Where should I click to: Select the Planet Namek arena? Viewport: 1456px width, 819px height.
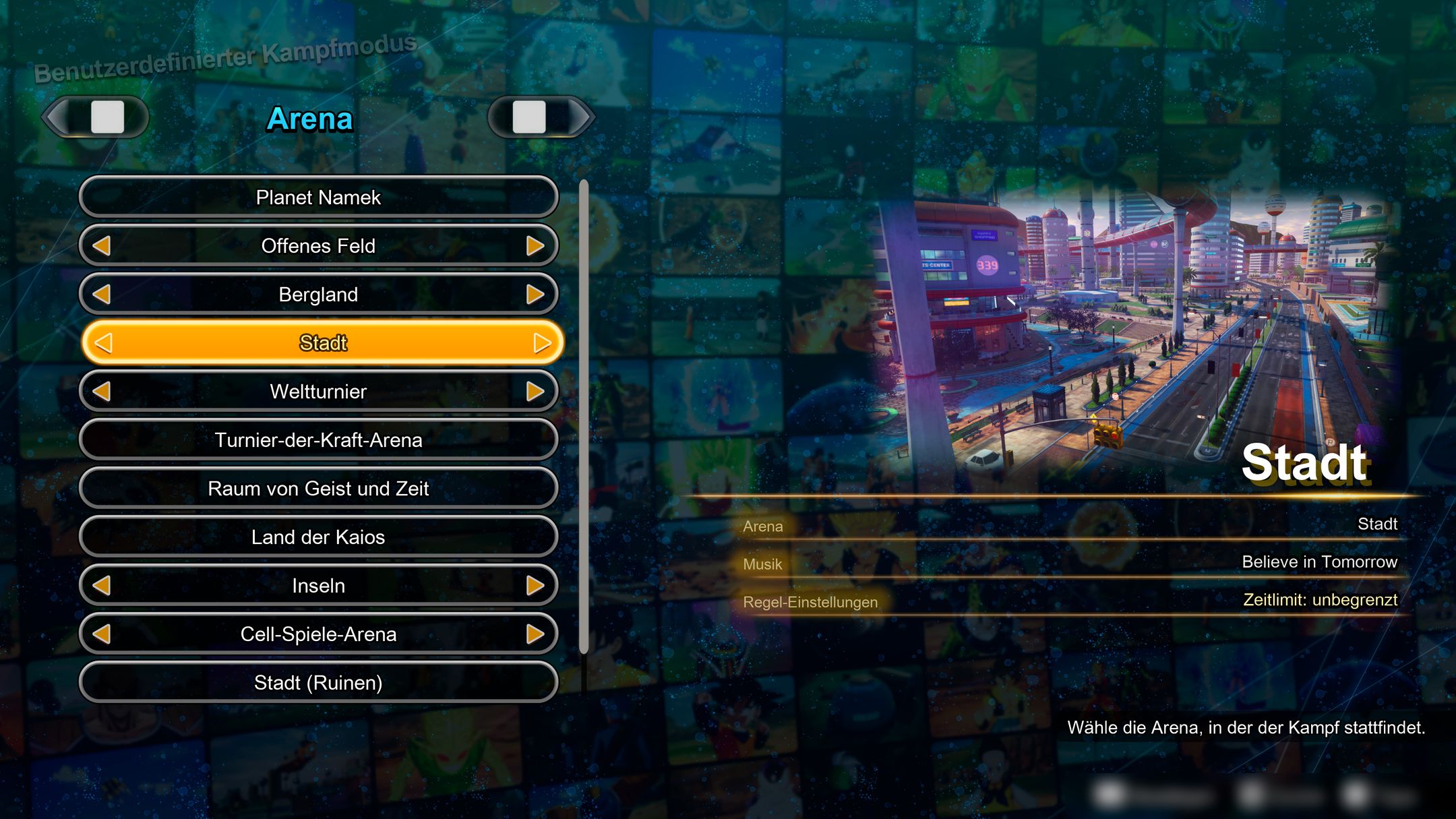tap(318, 197)
